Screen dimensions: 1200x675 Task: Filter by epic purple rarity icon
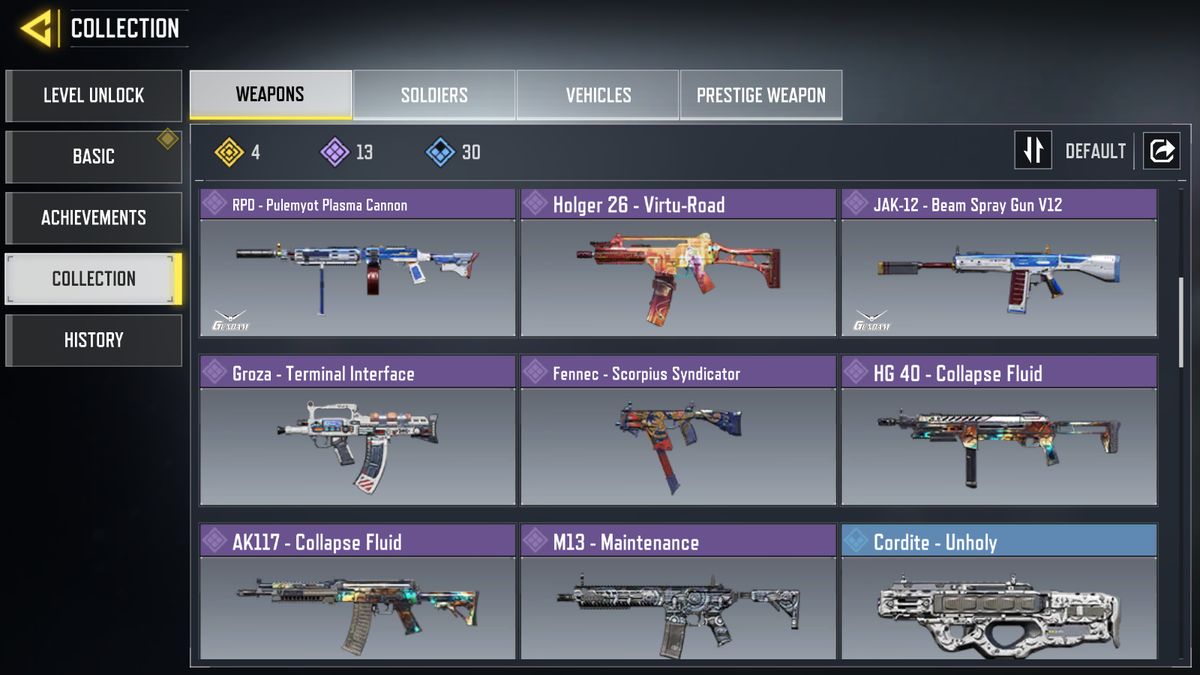pyautogui.click(x=334, y=152)
